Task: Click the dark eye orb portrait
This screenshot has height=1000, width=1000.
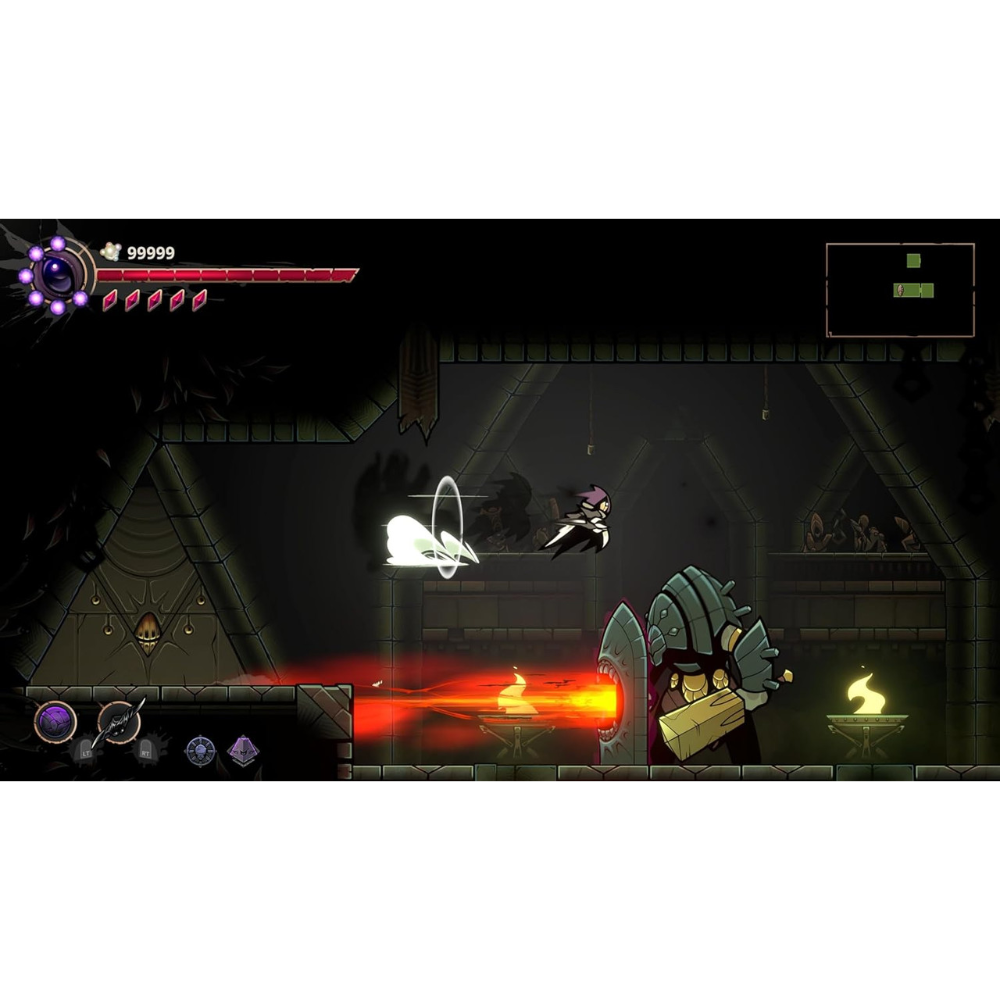Action: [57, 273]
